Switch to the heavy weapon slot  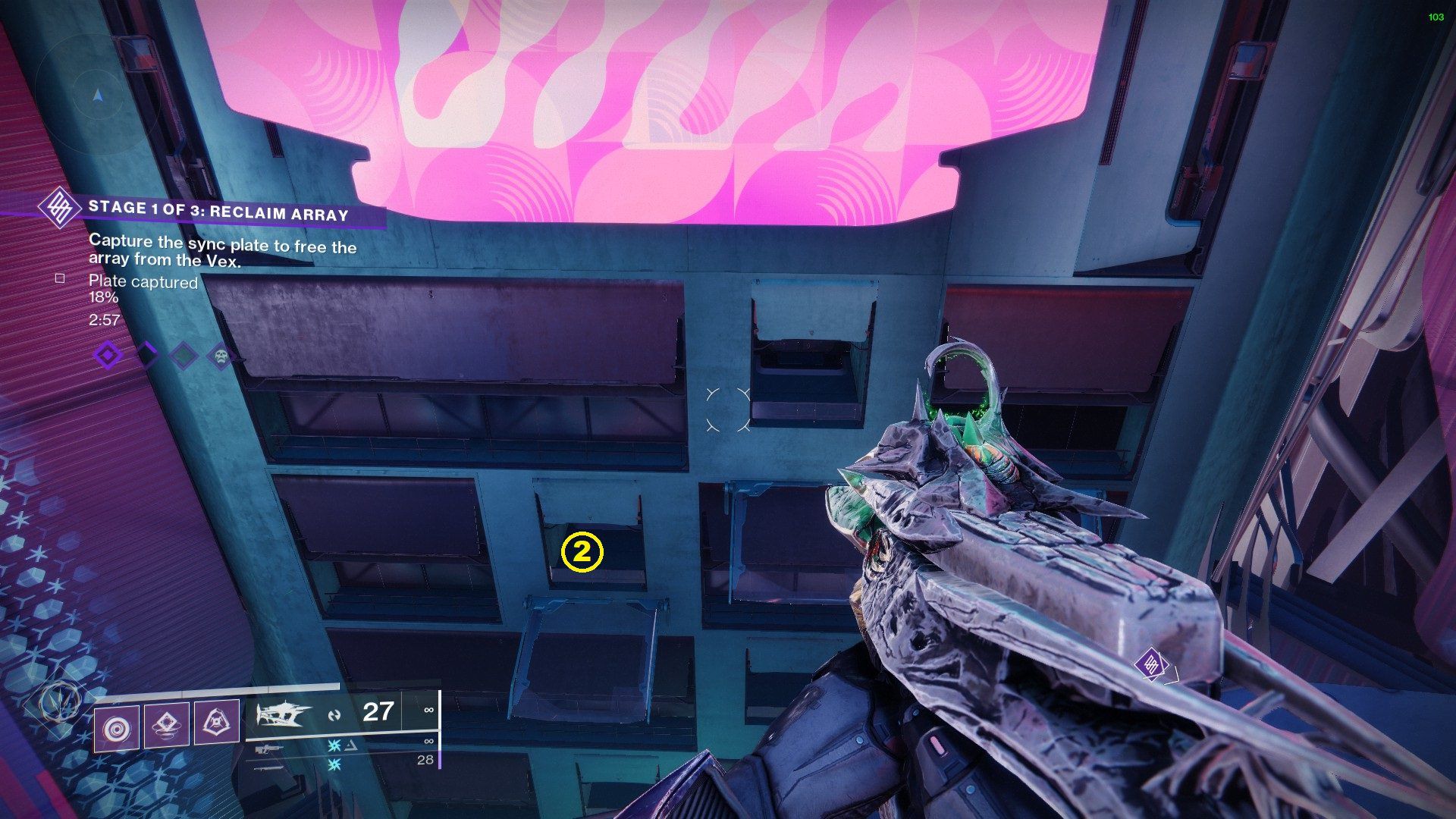coord(269,767)
